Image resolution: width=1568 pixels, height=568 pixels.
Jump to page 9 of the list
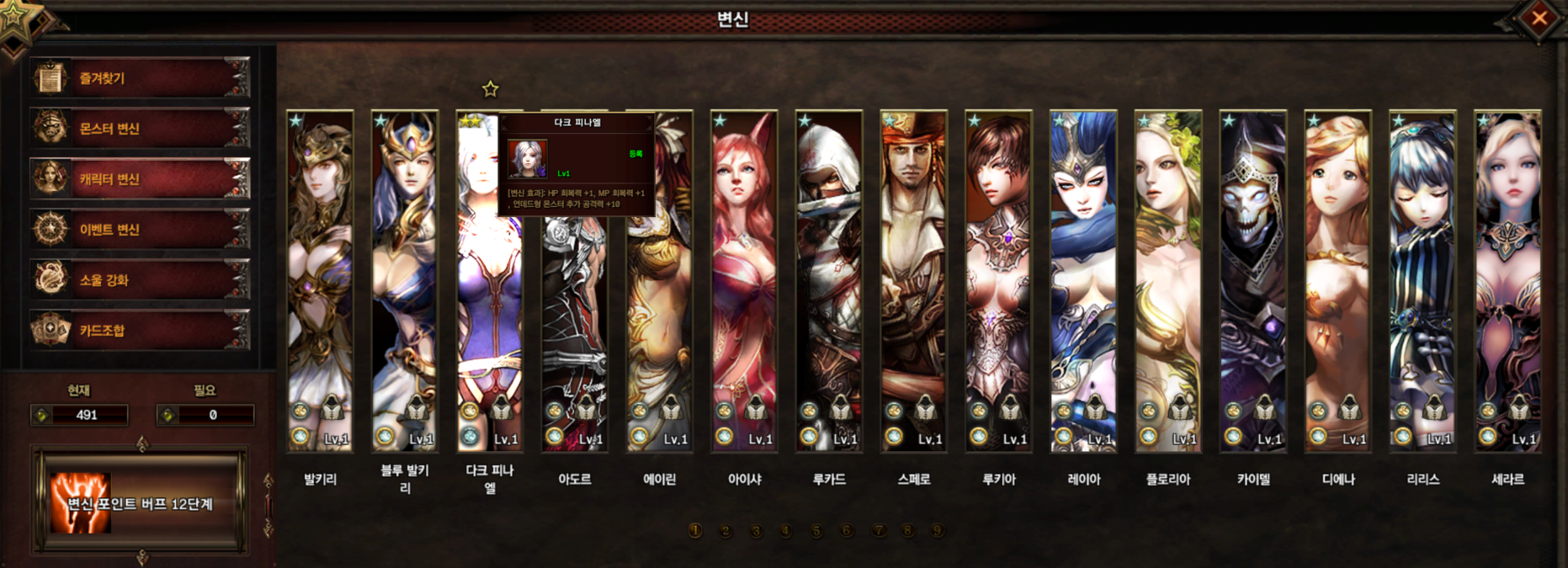(x=937, y=531)
